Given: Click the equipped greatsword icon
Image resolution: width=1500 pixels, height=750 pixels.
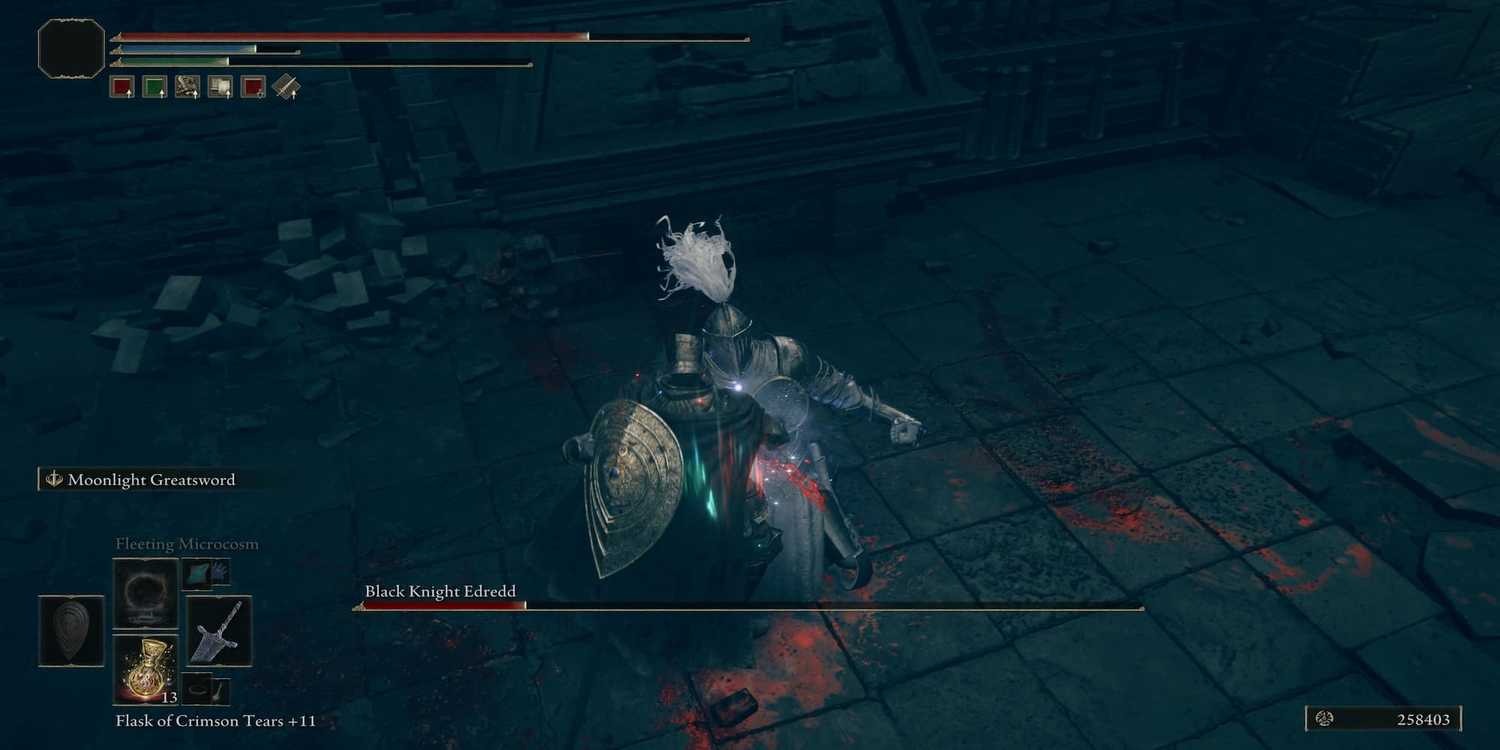Looking at the screenshot, I should pyautogui.click(x=218, y=632).
